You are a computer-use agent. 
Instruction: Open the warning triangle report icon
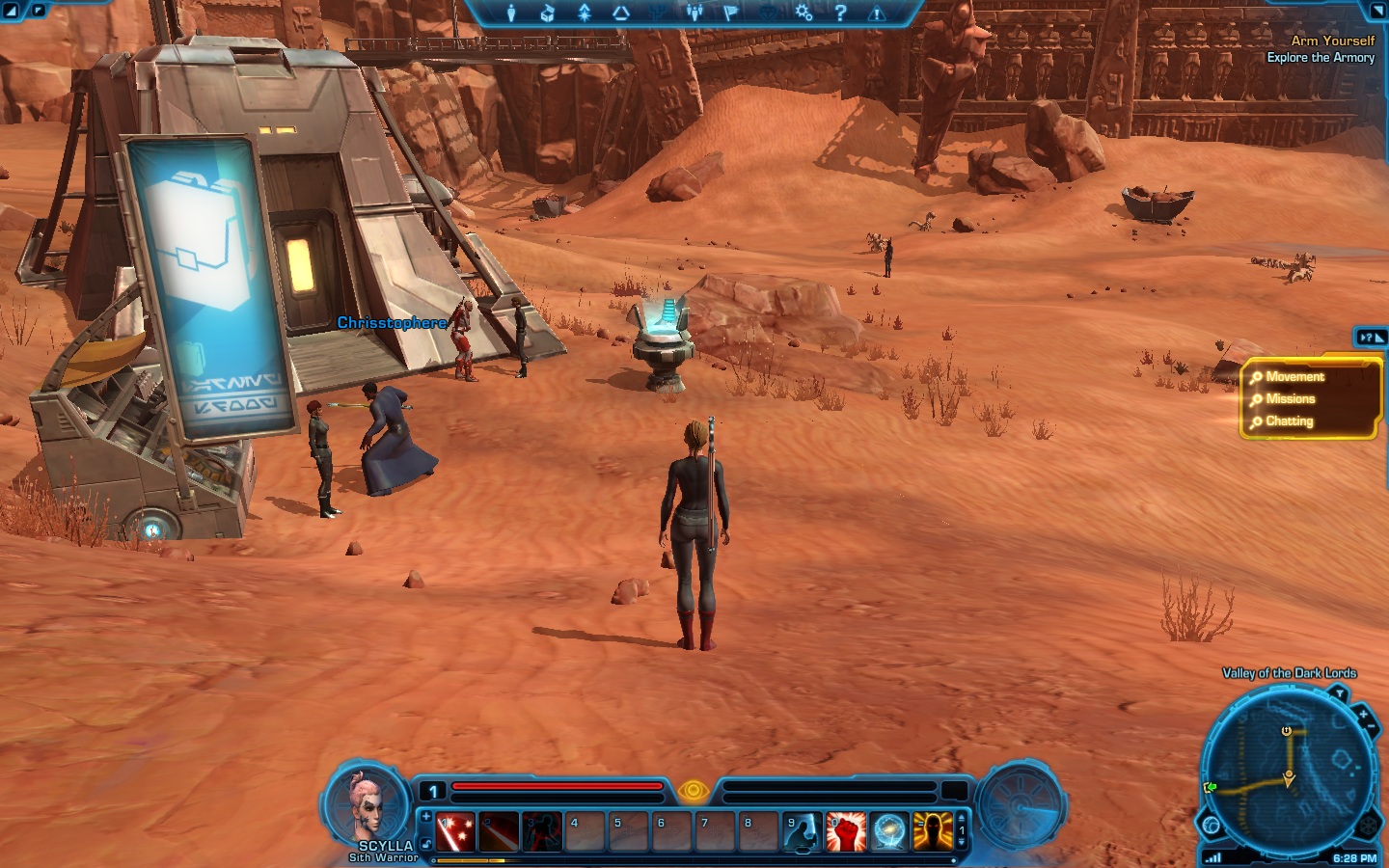[877, 14]
